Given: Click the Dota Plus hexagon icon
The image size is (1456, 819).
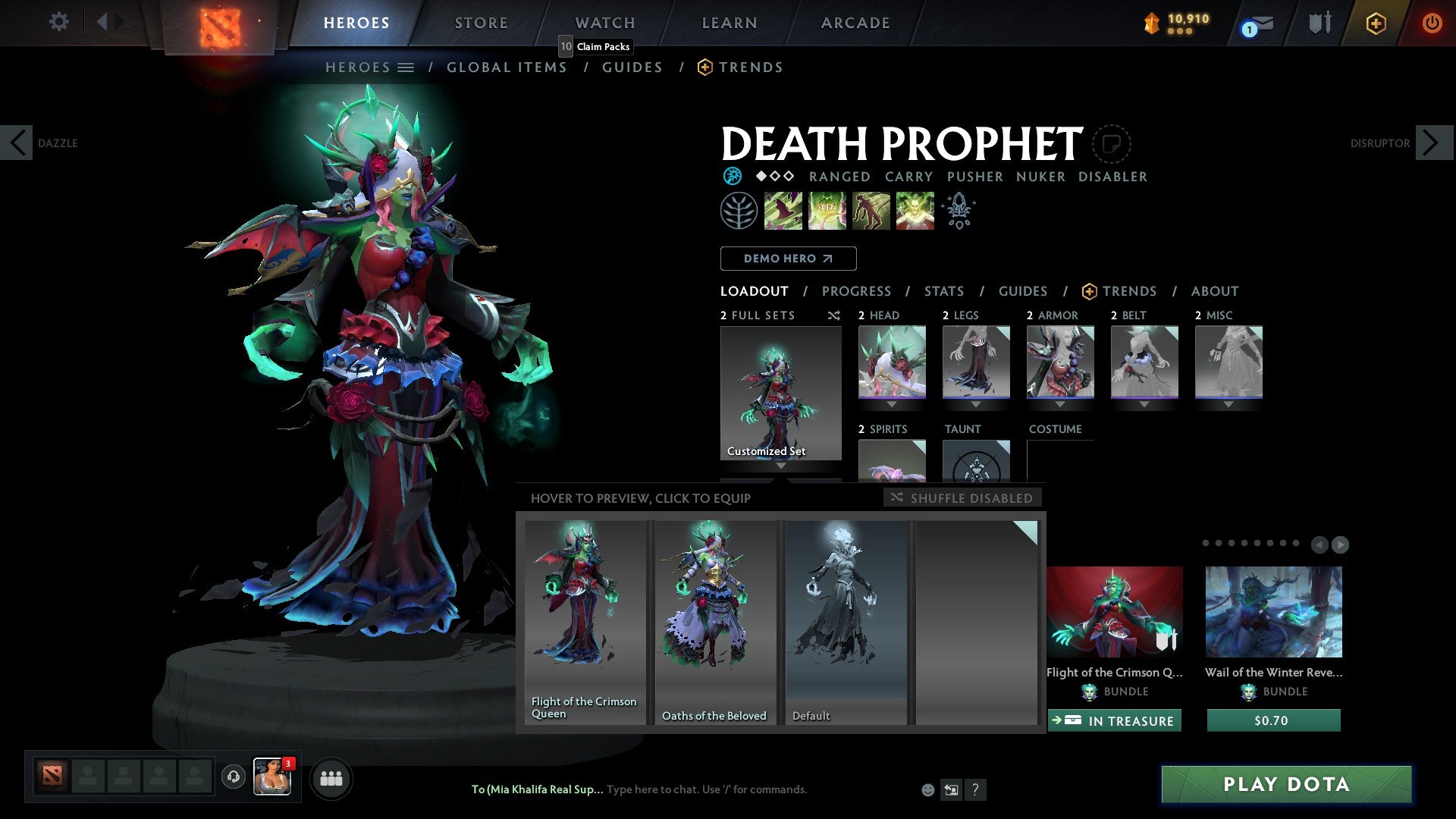Looking at the screenshot, I should pyautogui.click(x=1376, y=23).
